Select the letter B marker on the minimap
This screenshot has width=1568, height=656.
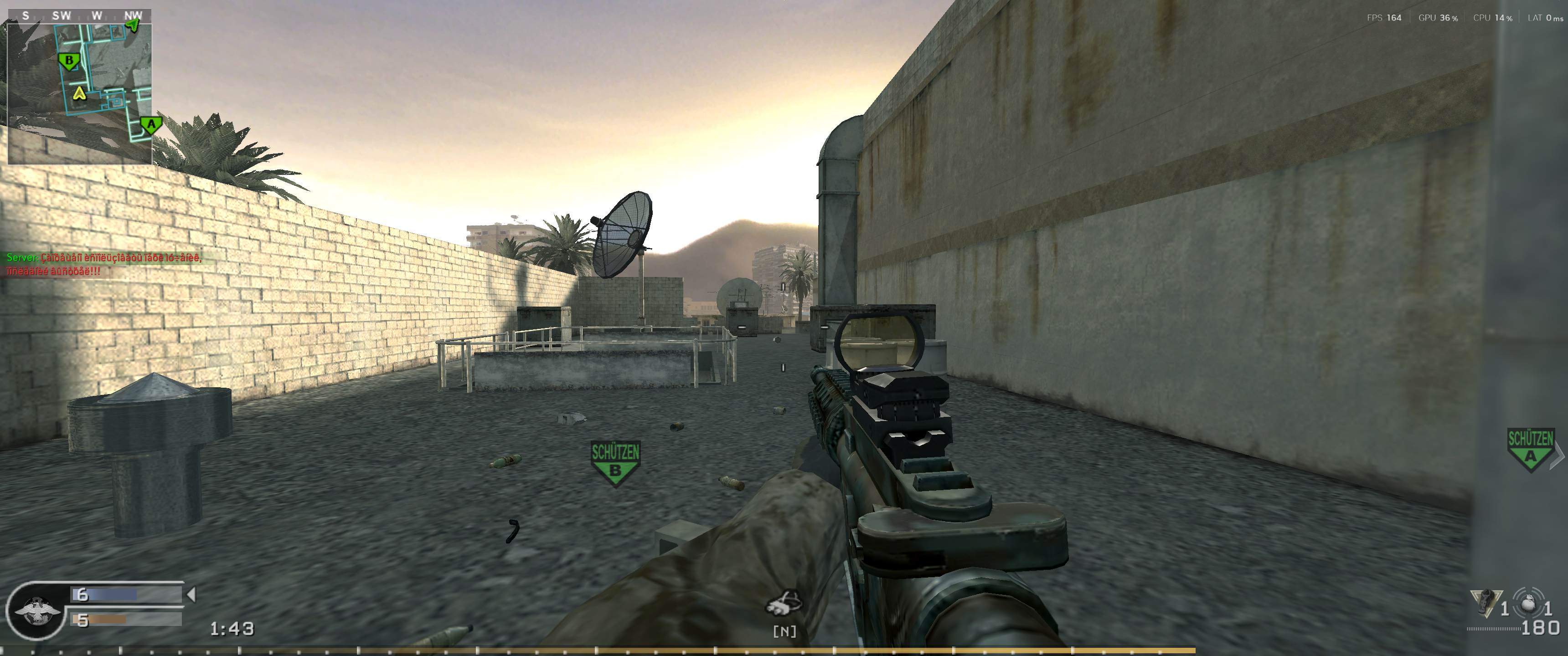(69, 61)
